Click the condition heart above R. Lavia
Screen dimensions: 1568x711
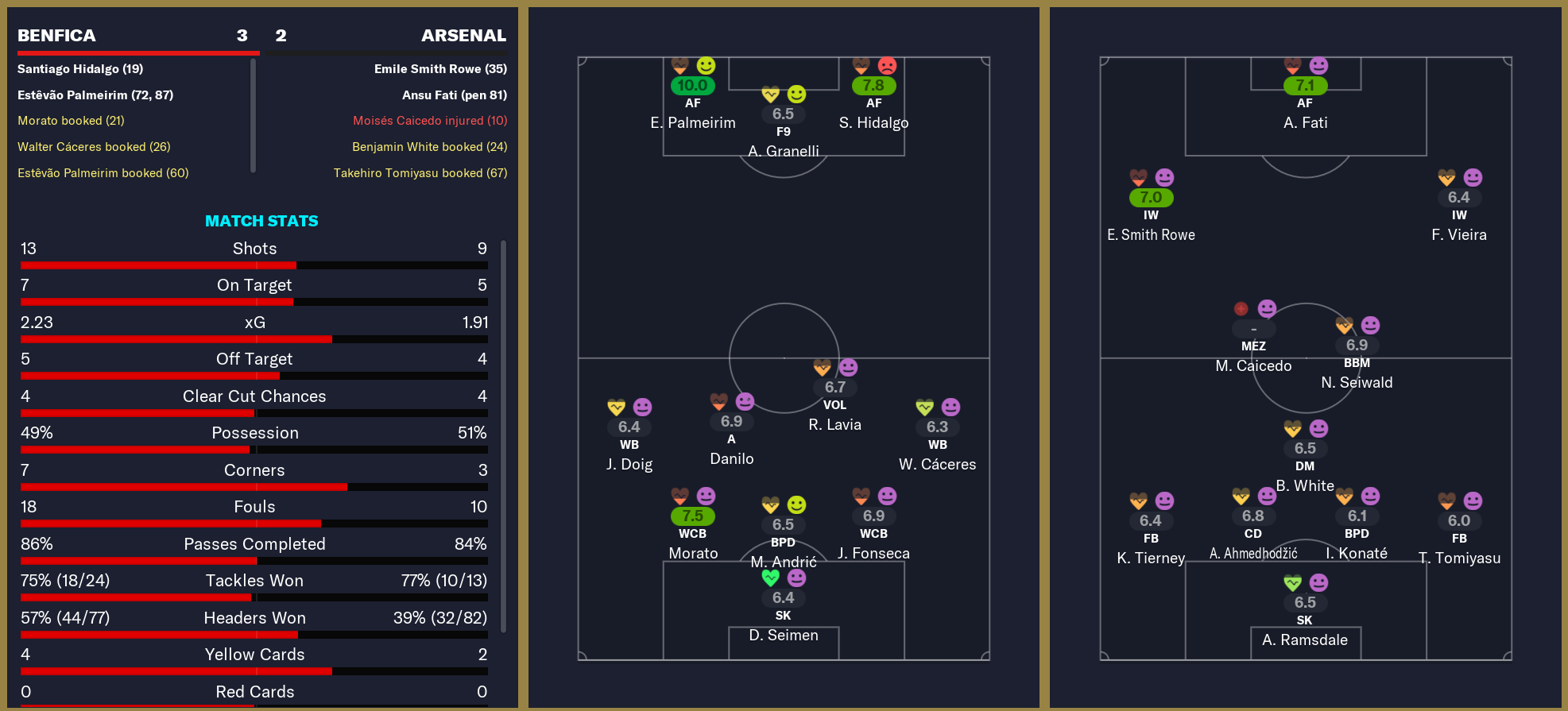click(821, 368)
